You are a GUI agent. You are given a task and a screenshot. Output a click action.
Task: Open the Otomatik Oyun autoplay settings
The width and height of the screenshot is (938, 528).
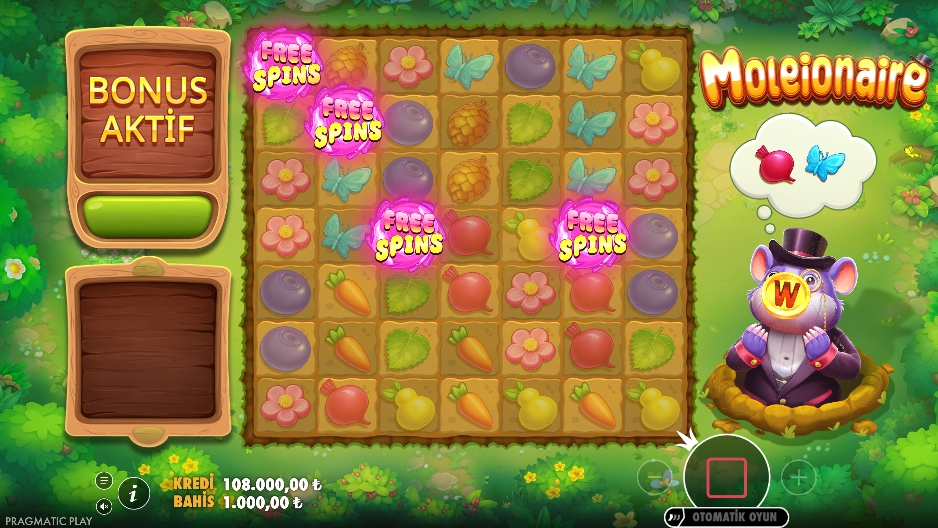(726, 517)
